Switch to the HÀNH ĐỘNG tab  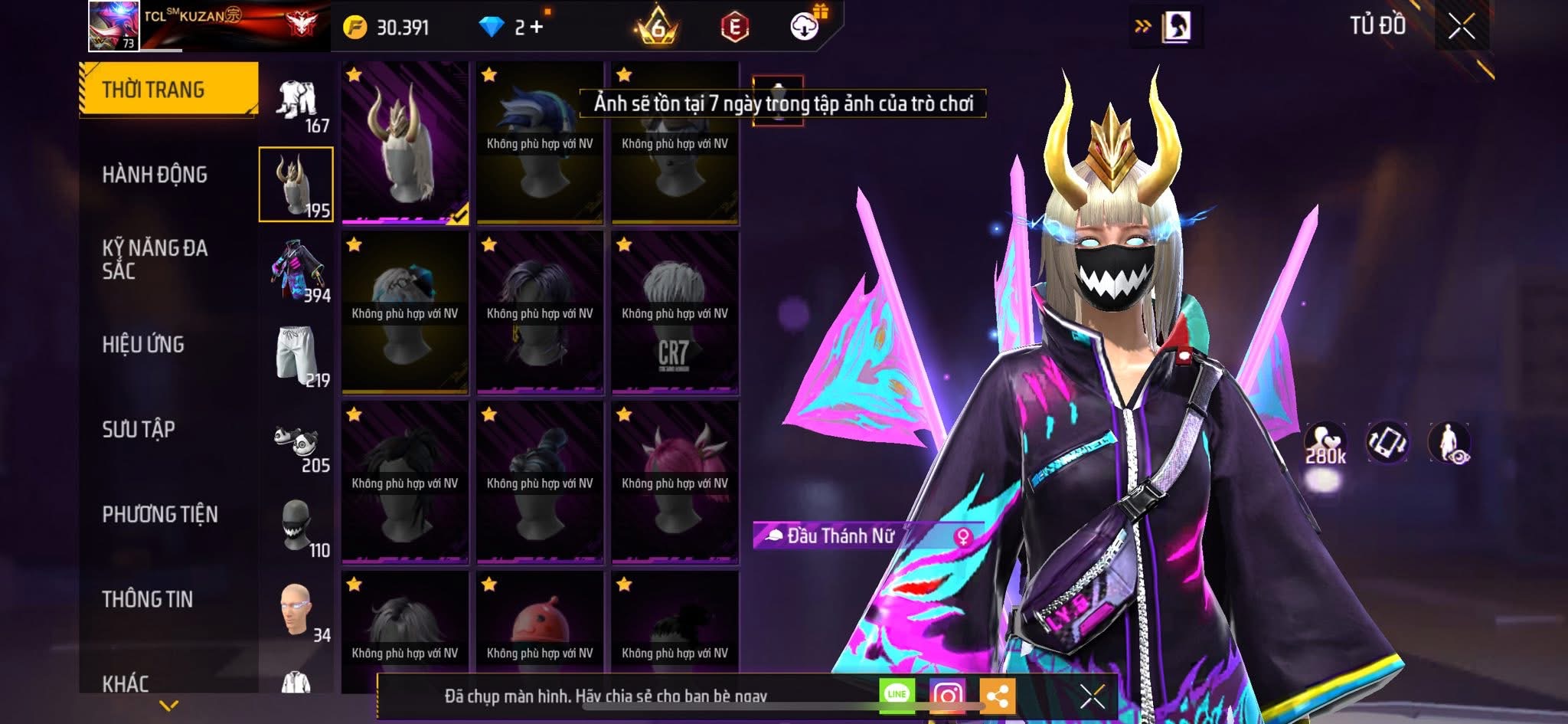155,175
